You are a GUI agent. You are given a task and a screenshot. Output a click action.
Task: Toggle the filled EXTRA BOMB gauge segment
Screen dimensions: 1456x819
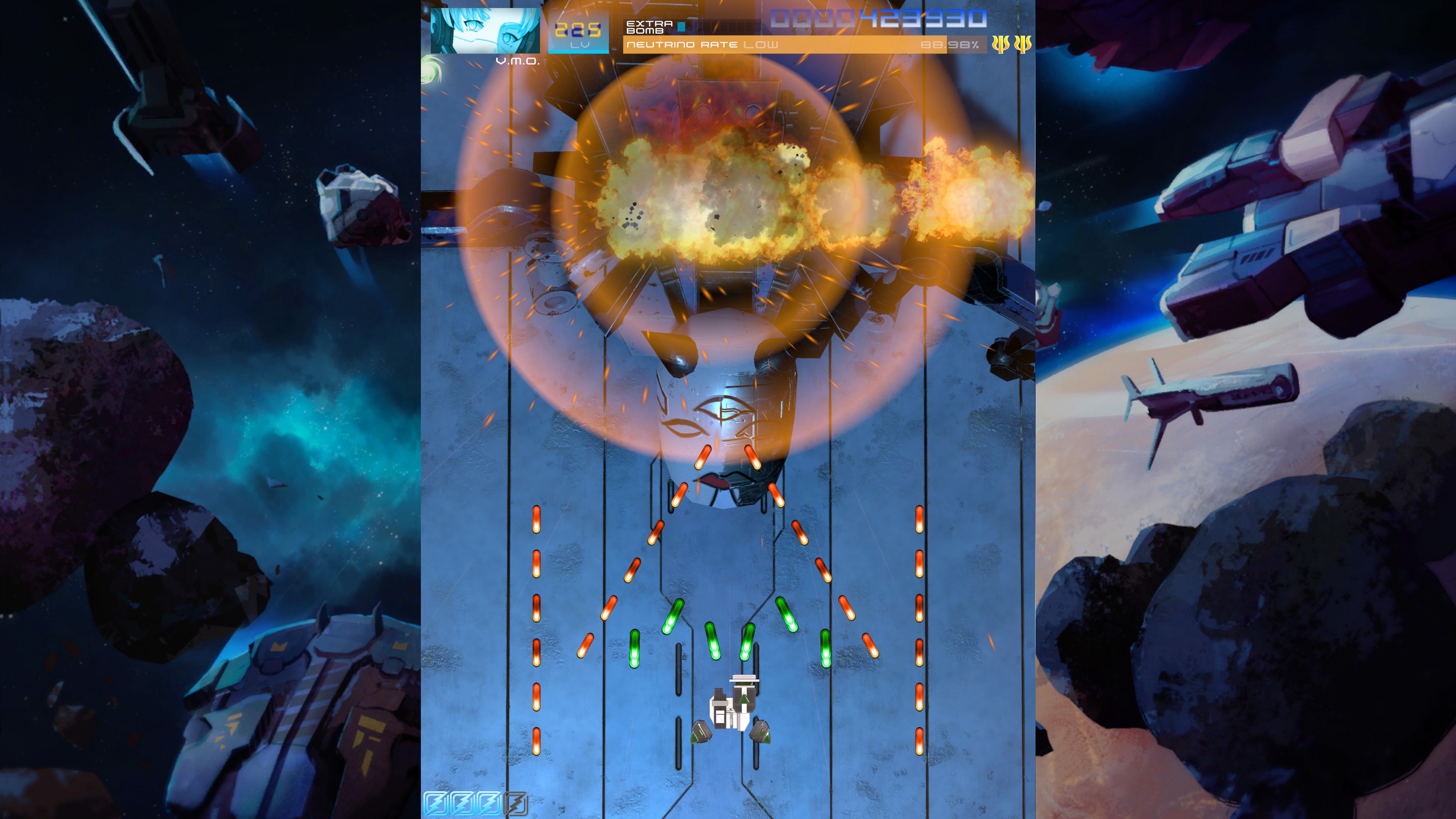coord(681,27)
